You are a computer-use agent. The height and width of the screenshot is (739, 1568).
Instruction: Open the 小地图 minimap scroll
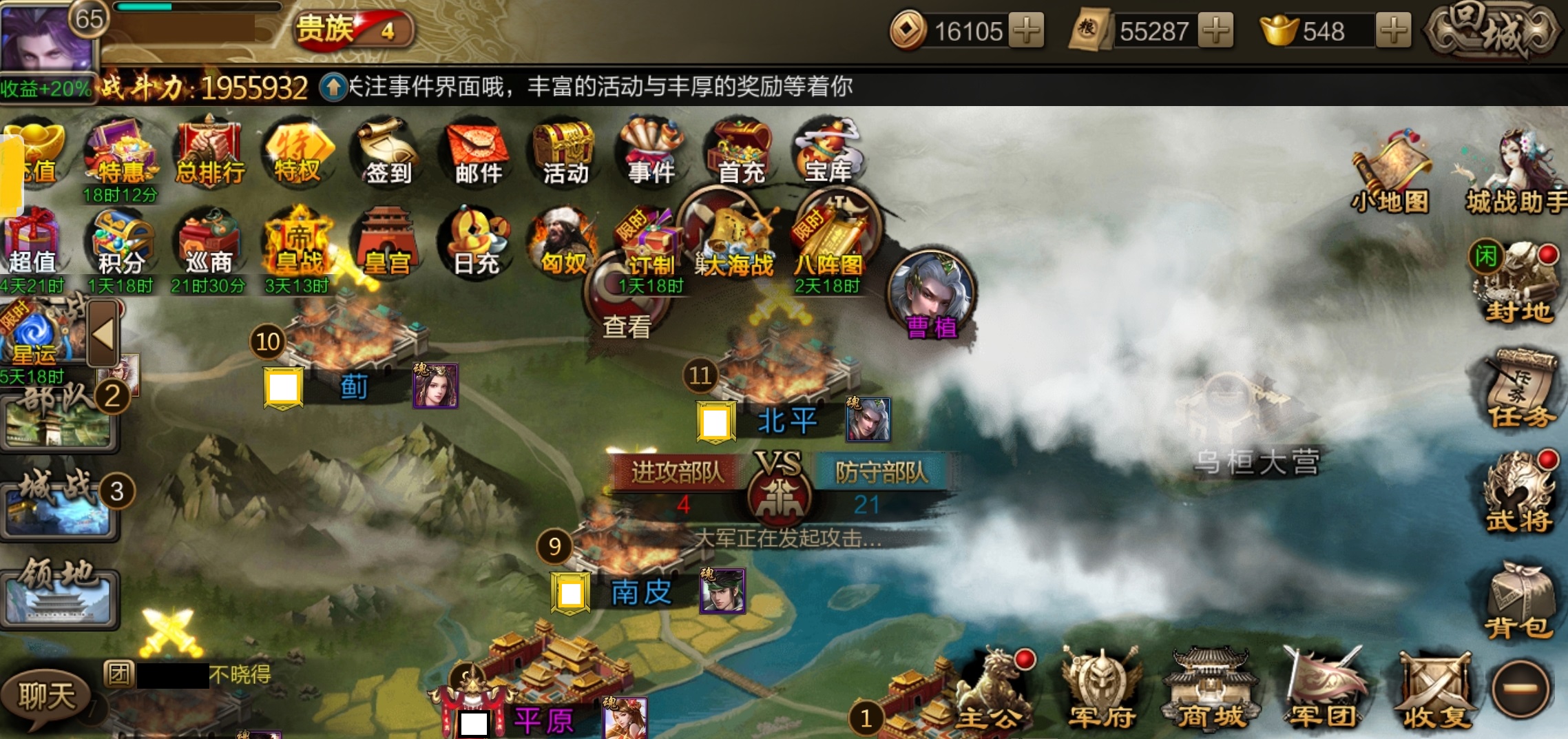[1390, 174]
